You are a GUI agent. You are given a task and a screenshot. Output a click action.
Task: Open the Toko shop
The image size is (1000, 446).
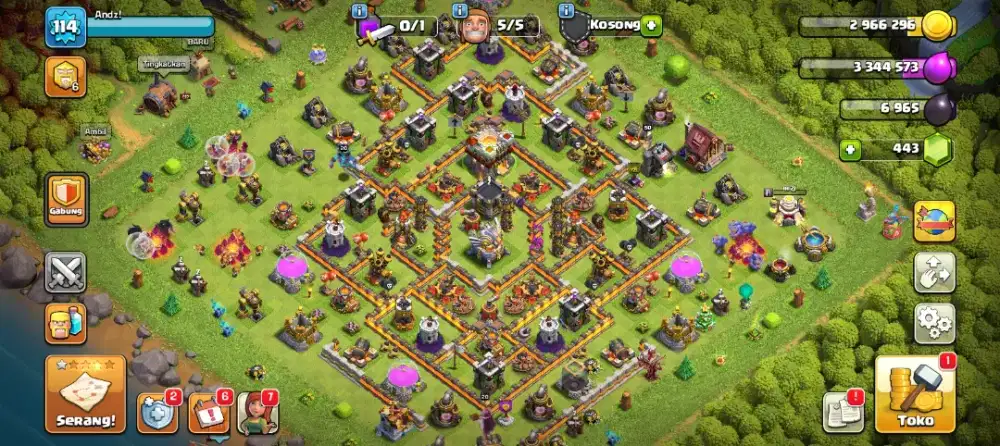point(916,393)
